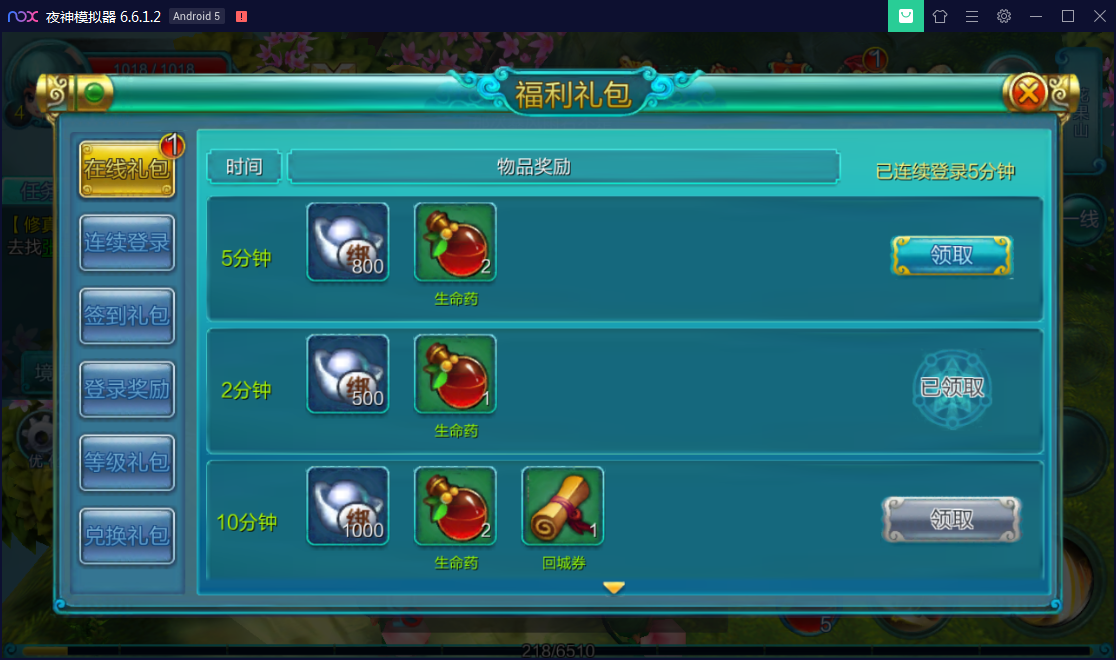The width and height of the screenshot is (1116, 660).
Task: Select the 回城券 scroll reward icon
Action: click(x=562, y=506)
